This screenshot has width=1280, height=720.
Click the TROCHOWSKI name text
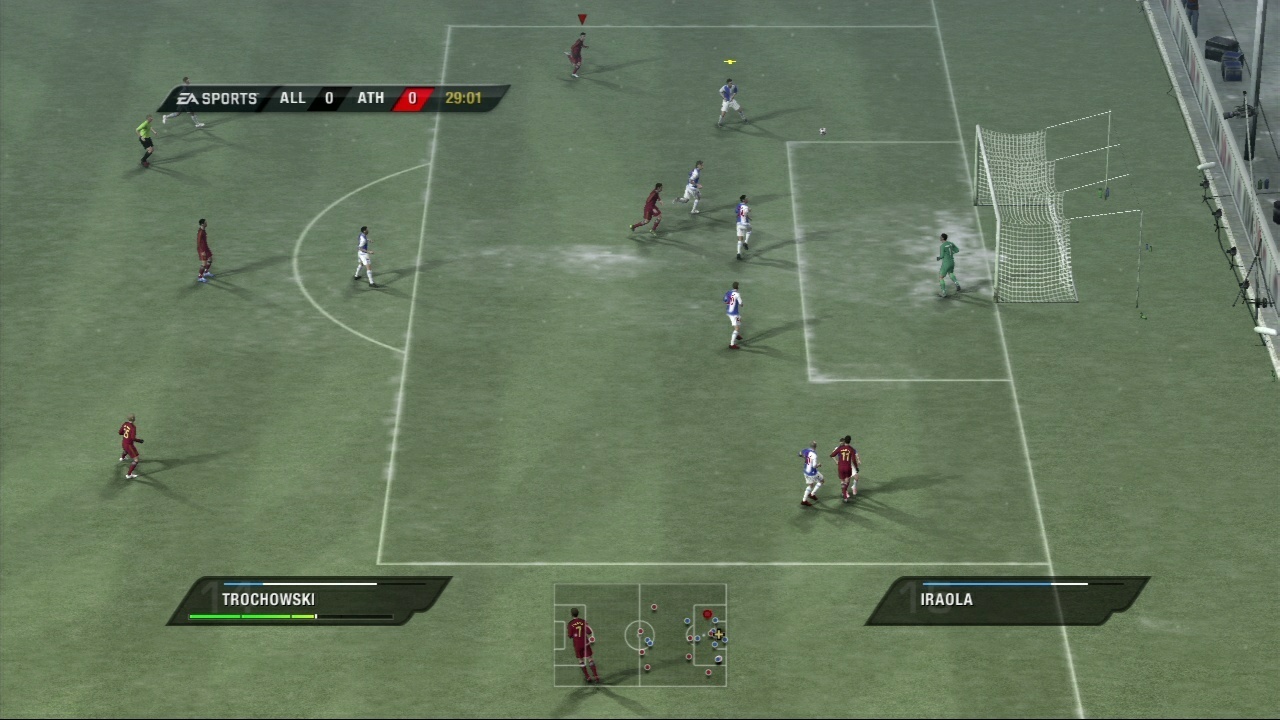(268, 599)
